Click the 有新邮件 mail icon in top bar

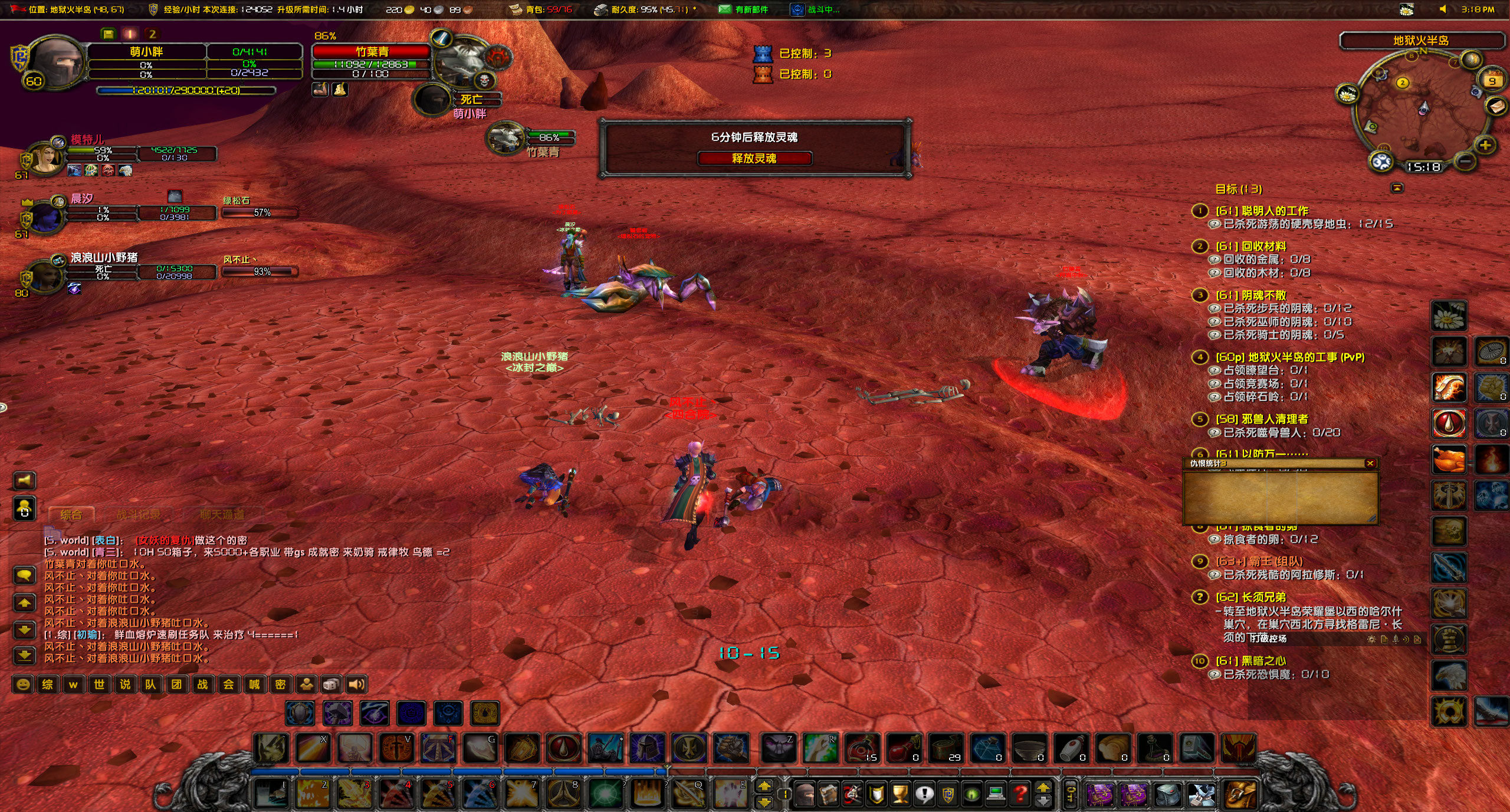(724, 9)
